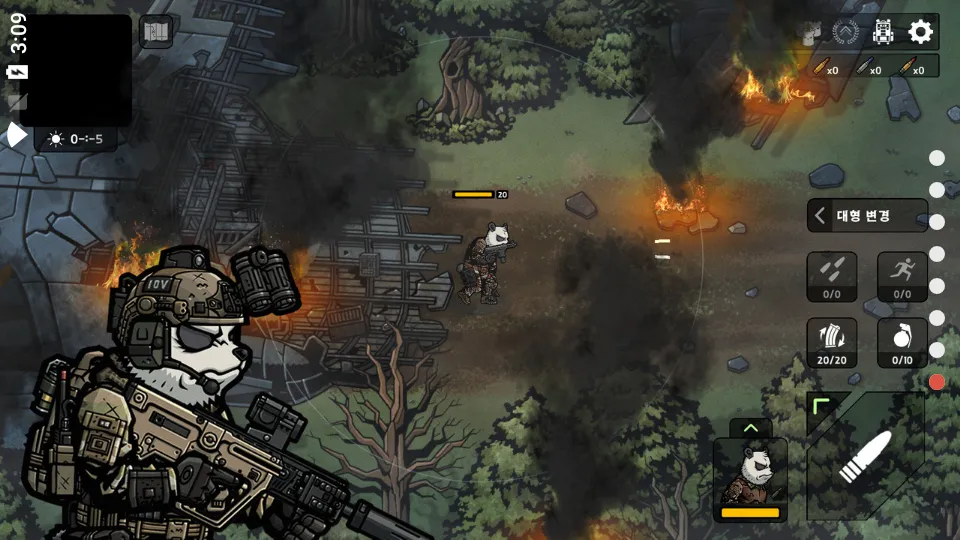Open the squad members icon
Viewport: 960px width, 540px height.
pos(810,32)
